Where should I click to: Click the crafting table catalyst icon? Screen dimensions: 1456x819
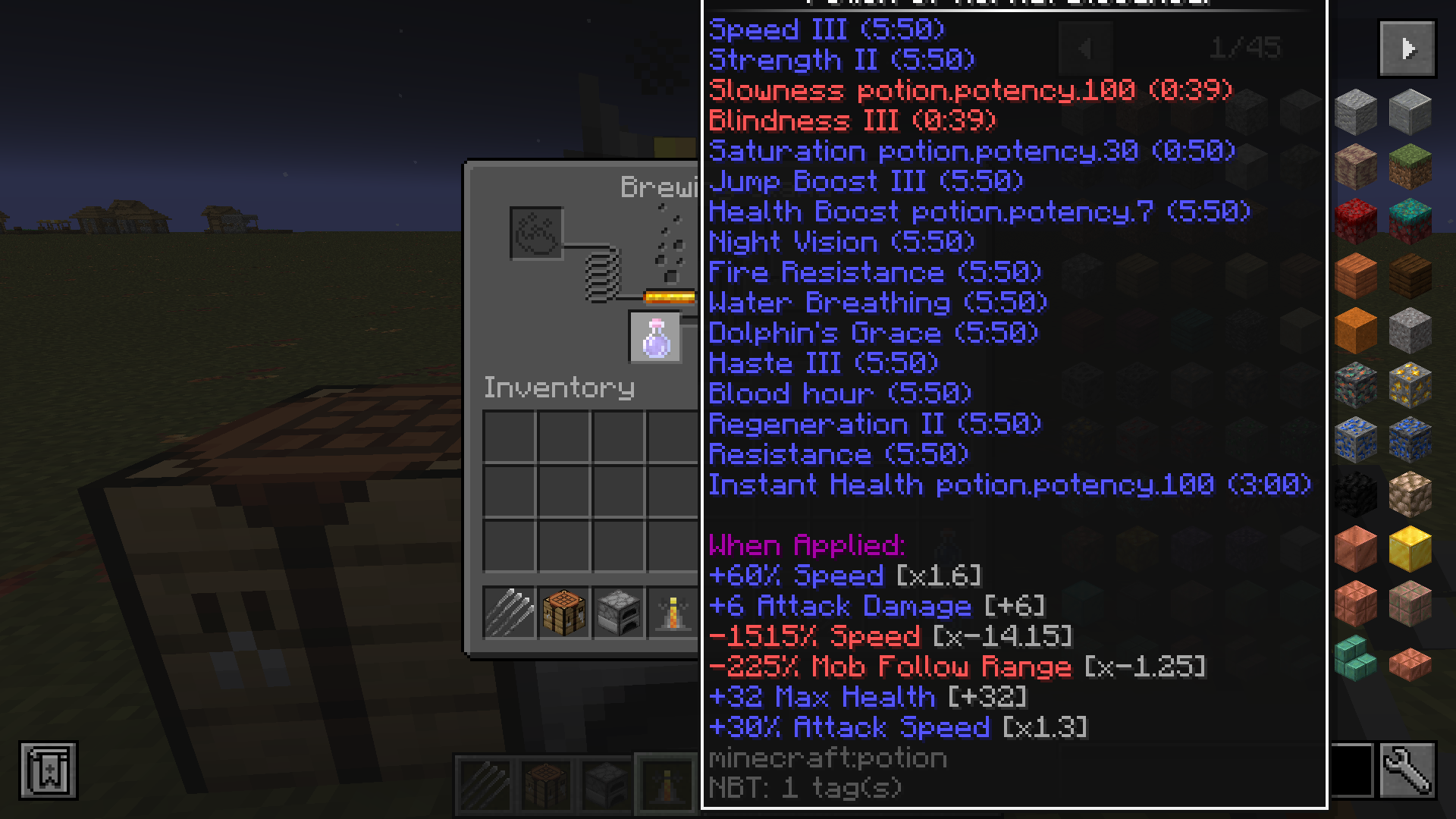click(x=563, y=614)
